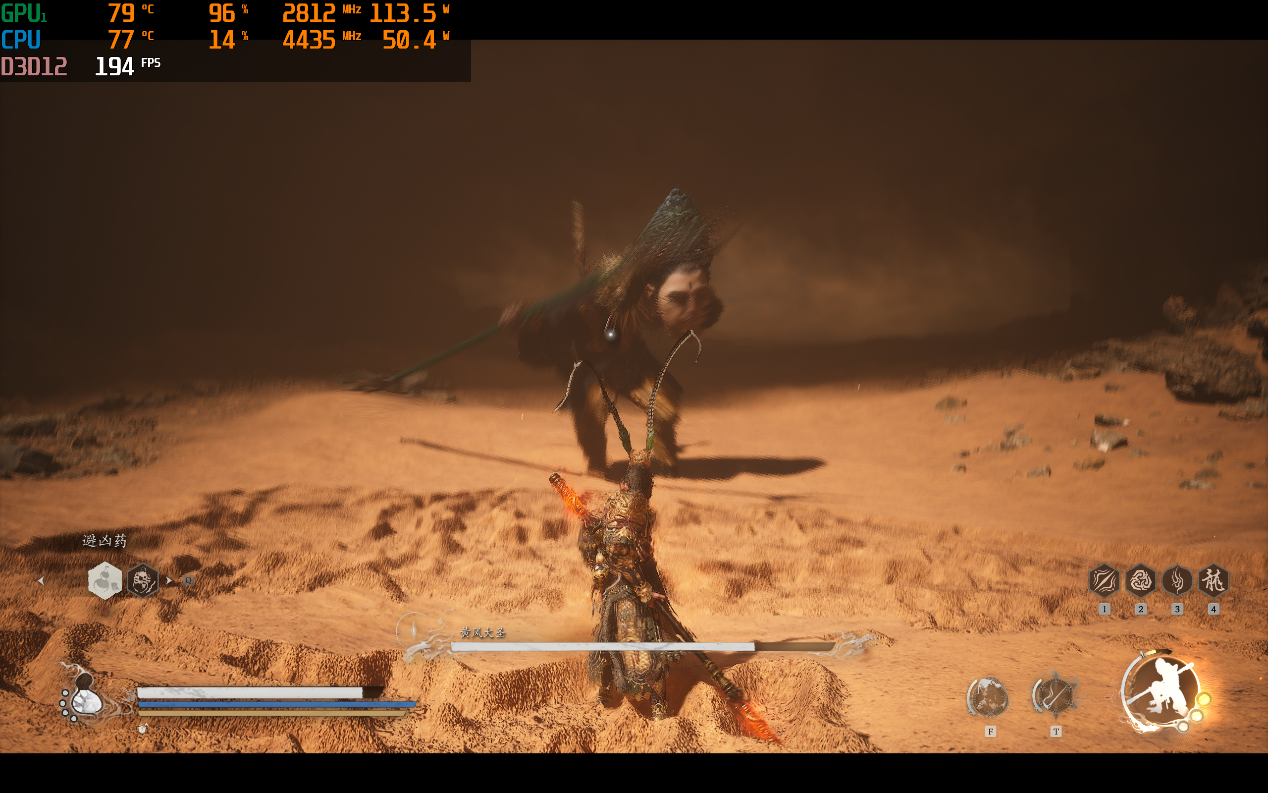Cycle quick items with the right arrow
Screen dimensions: 1268x793
pos(169,581)
